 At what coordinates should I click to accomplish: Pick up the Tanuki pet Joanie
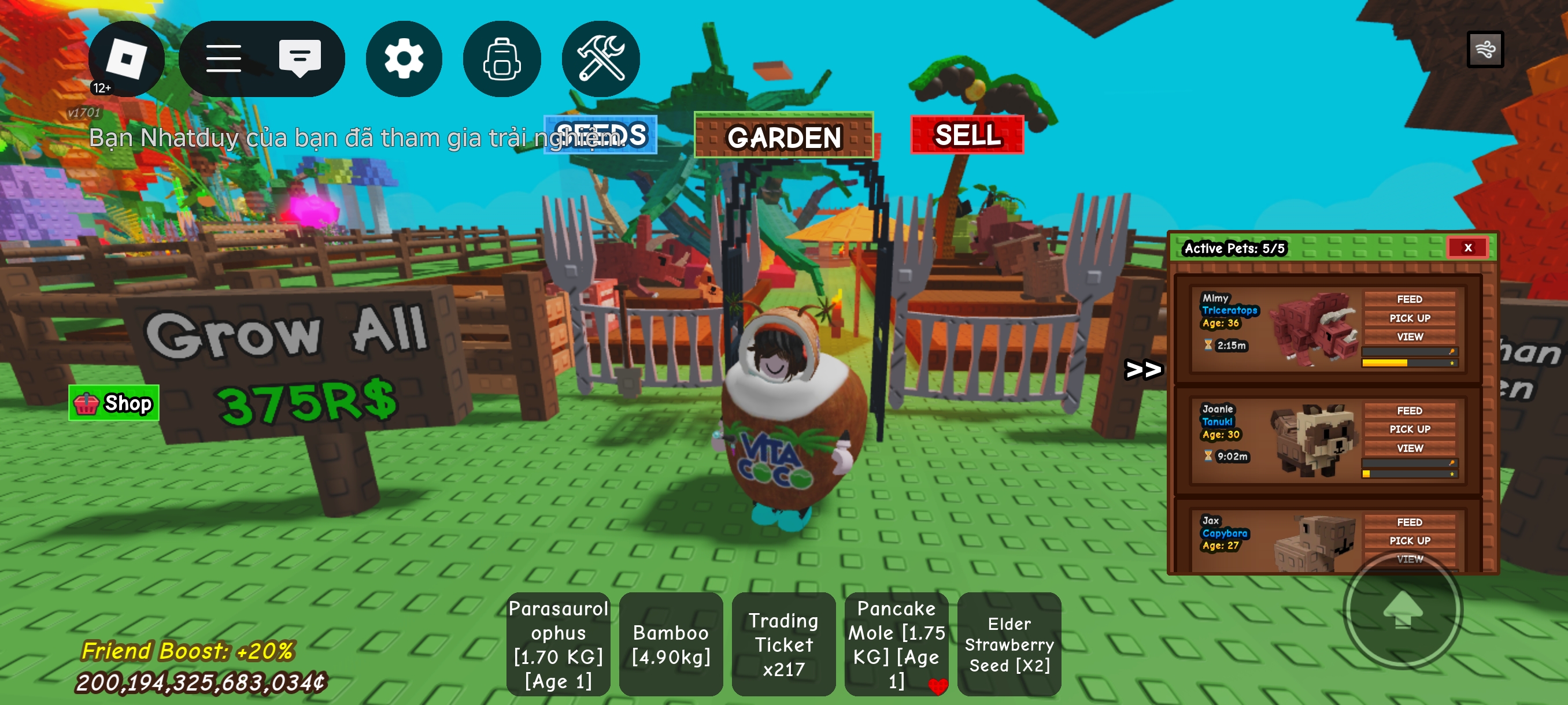click(x=1409, y=429)
